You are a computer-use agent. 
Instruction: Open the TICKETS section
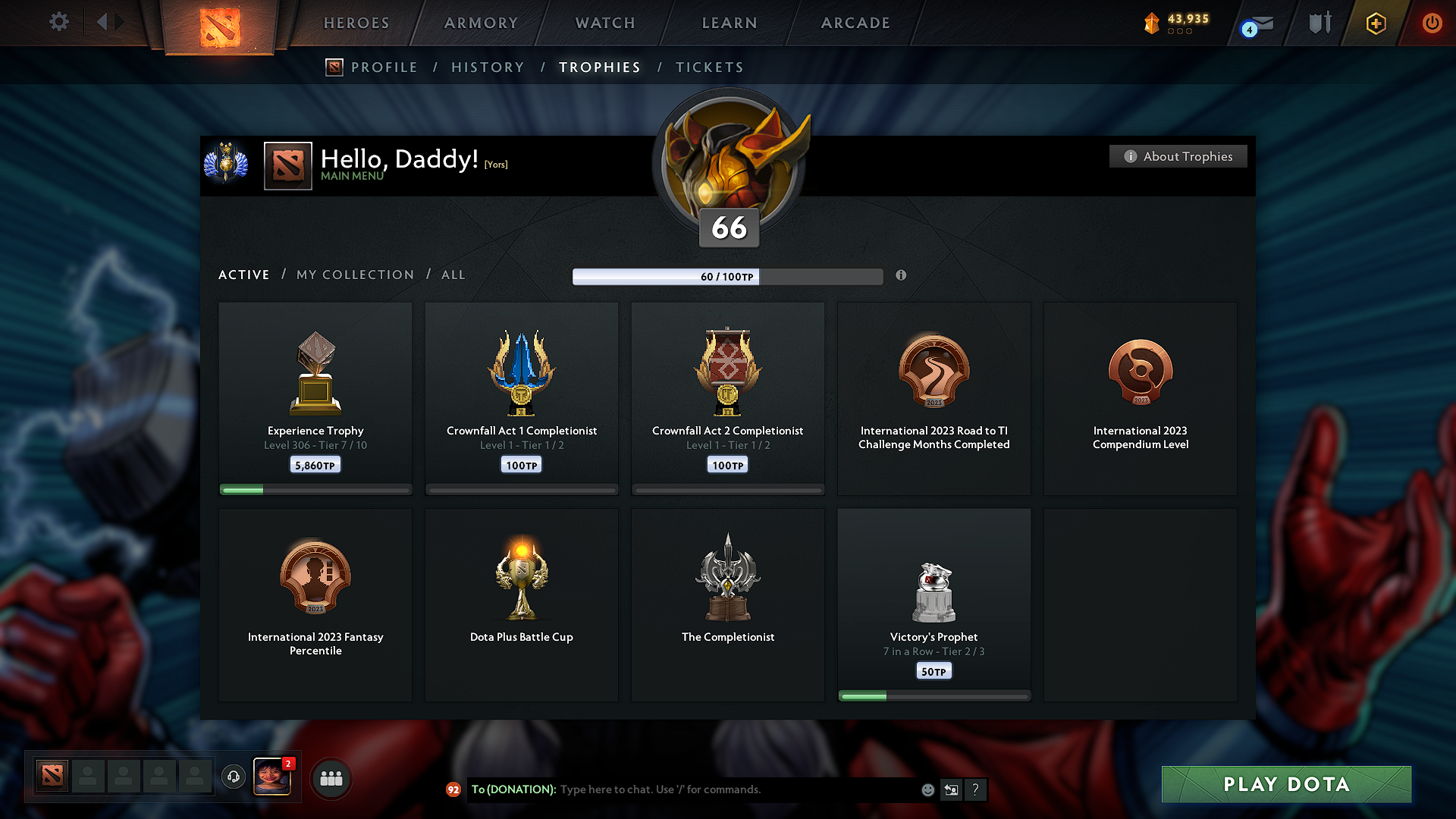709,67
